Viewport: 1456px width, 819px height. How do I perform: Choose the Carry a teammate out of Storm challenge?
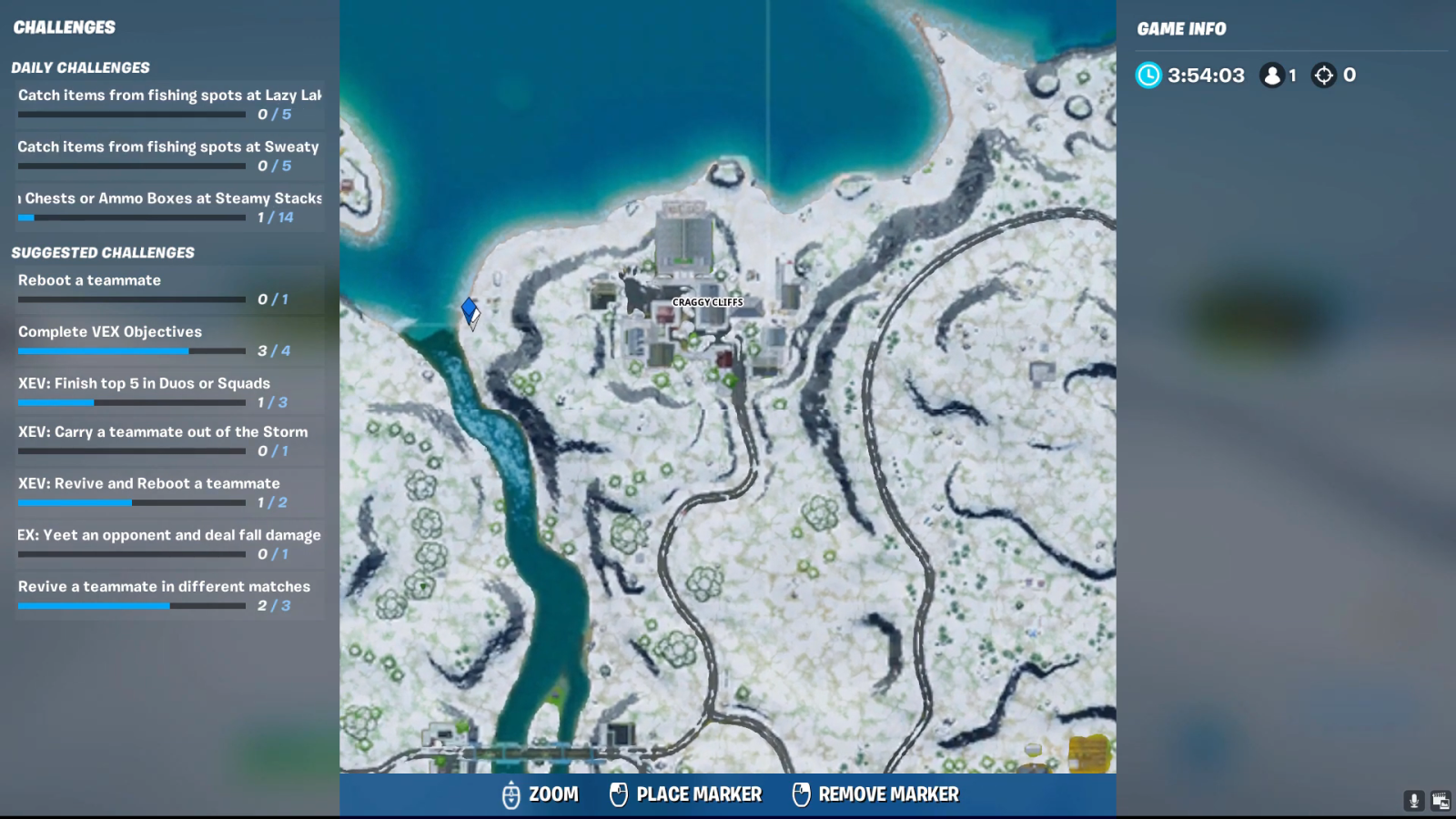169,440
